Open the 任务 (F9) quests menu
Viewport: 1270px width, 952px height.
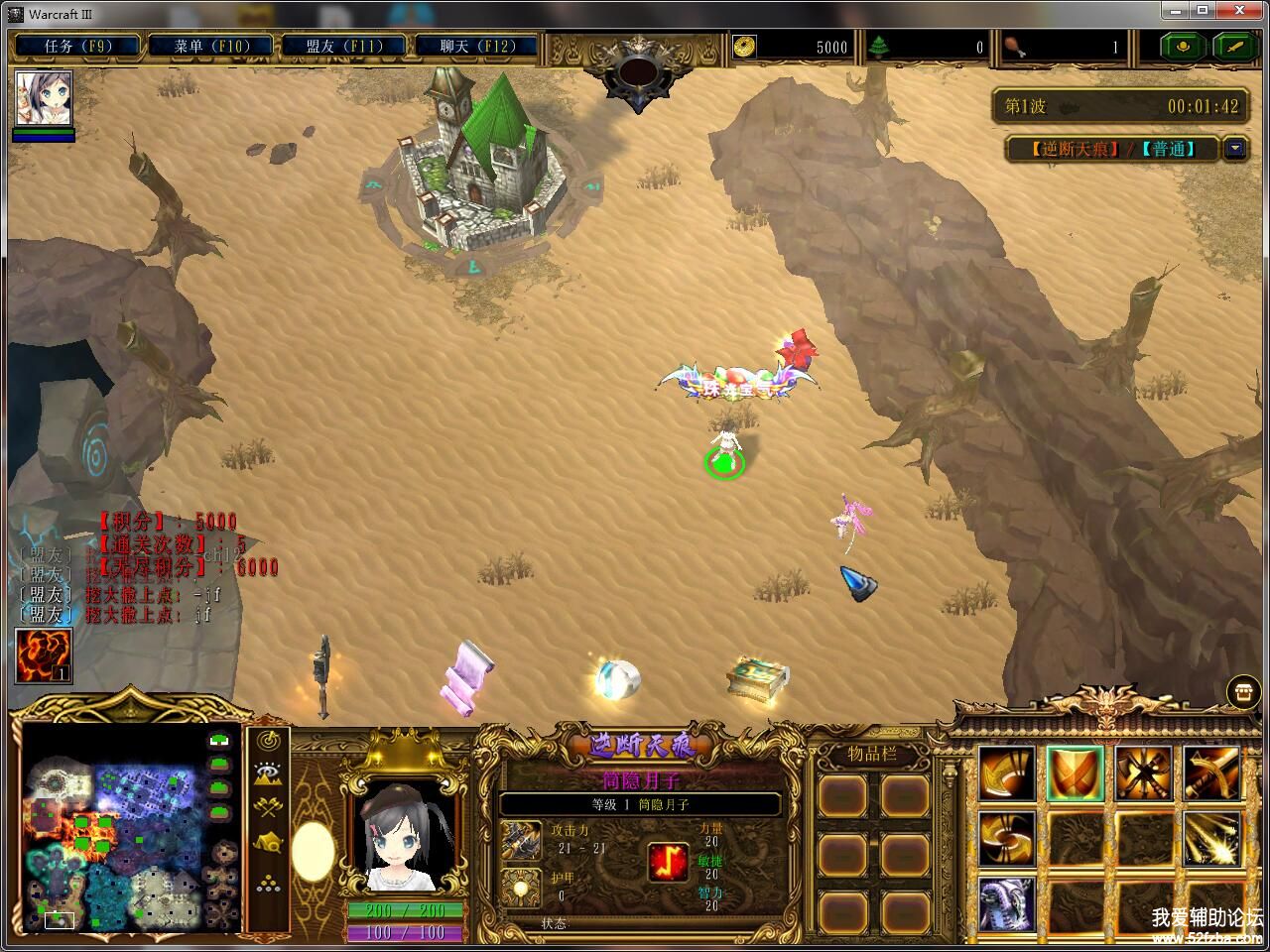(77, 46)
